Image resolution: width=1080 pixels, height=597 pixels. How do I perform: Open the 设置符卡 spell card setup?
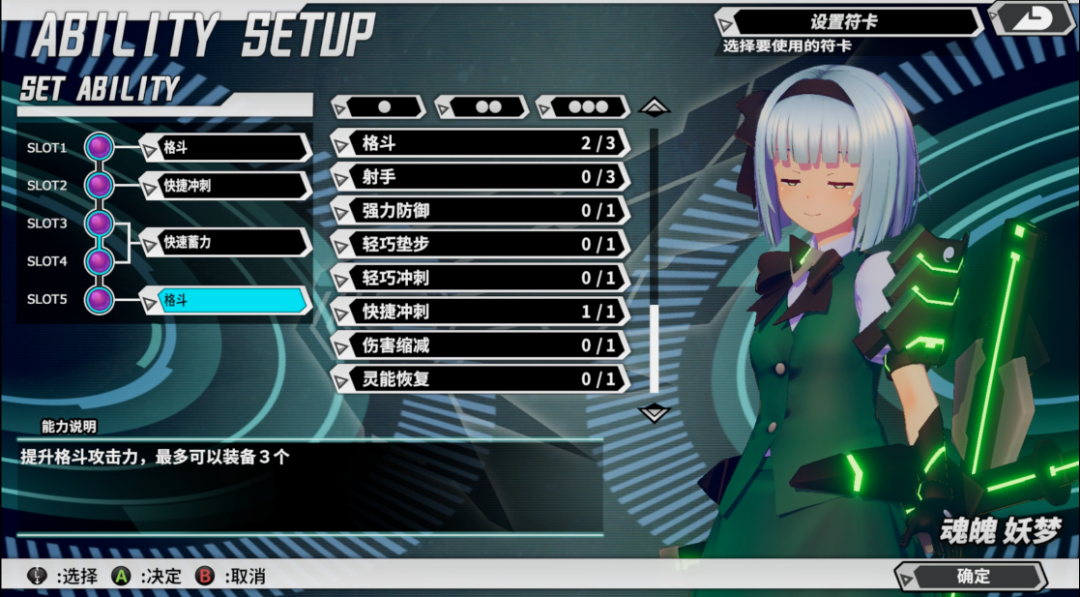pyautogui.click(x=850, y=22)
